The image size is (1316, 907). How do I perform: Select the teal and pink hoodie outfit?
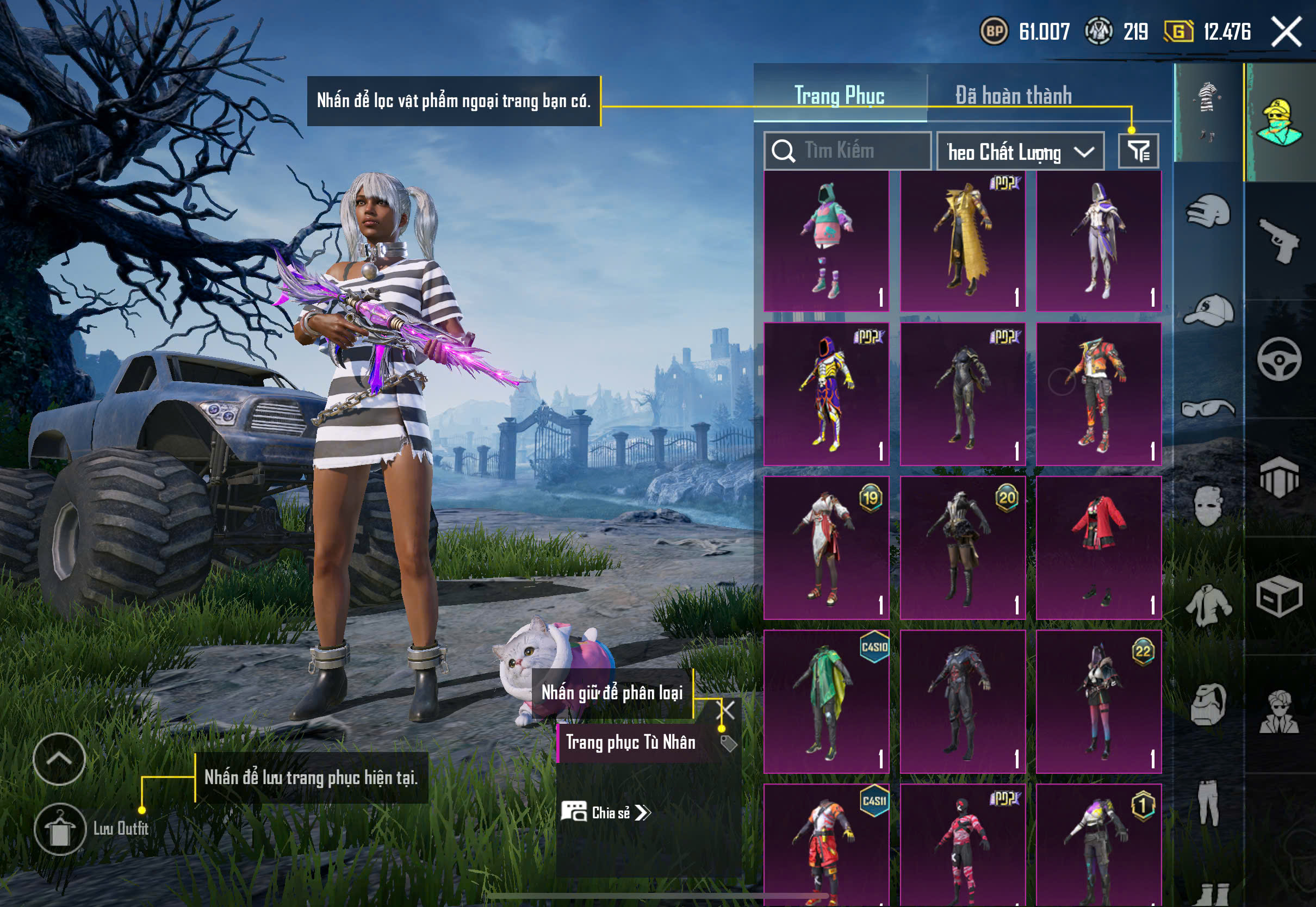pos(826,241)
